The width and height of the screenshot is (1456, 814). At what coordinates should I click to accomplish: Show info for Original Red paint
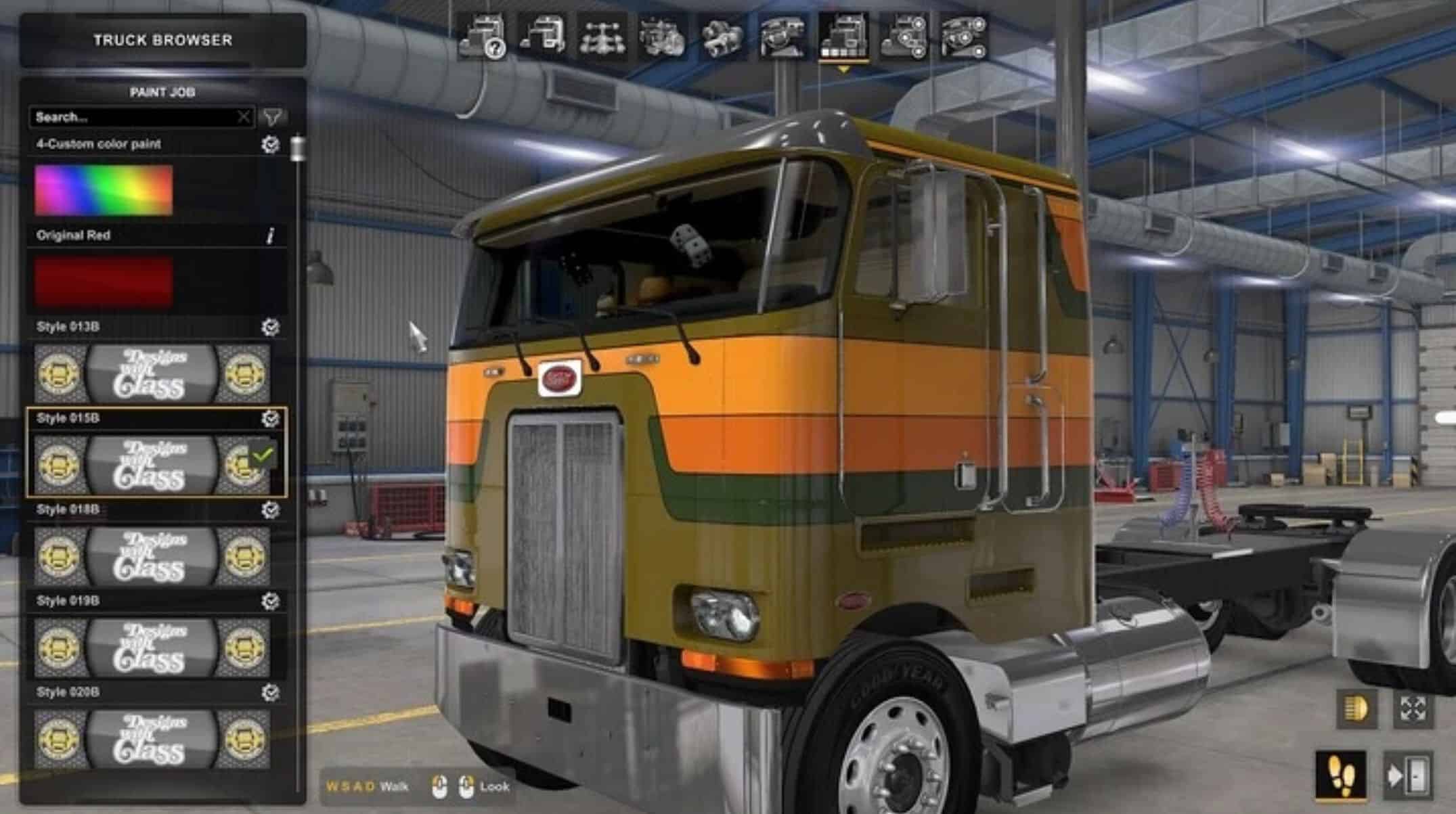[271, 235]
